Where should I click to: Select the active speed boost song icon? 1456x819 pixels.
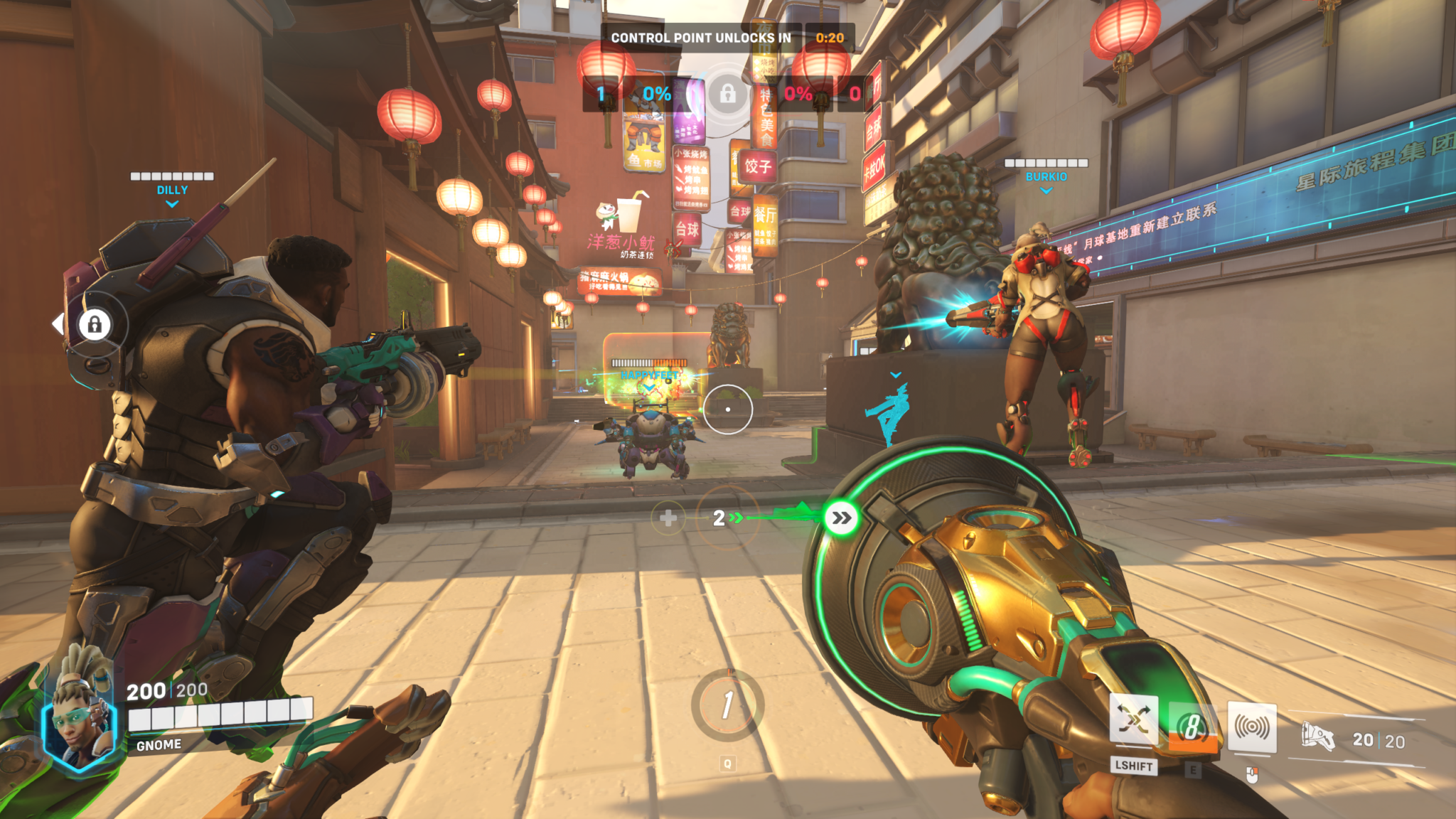click(841, 518)
